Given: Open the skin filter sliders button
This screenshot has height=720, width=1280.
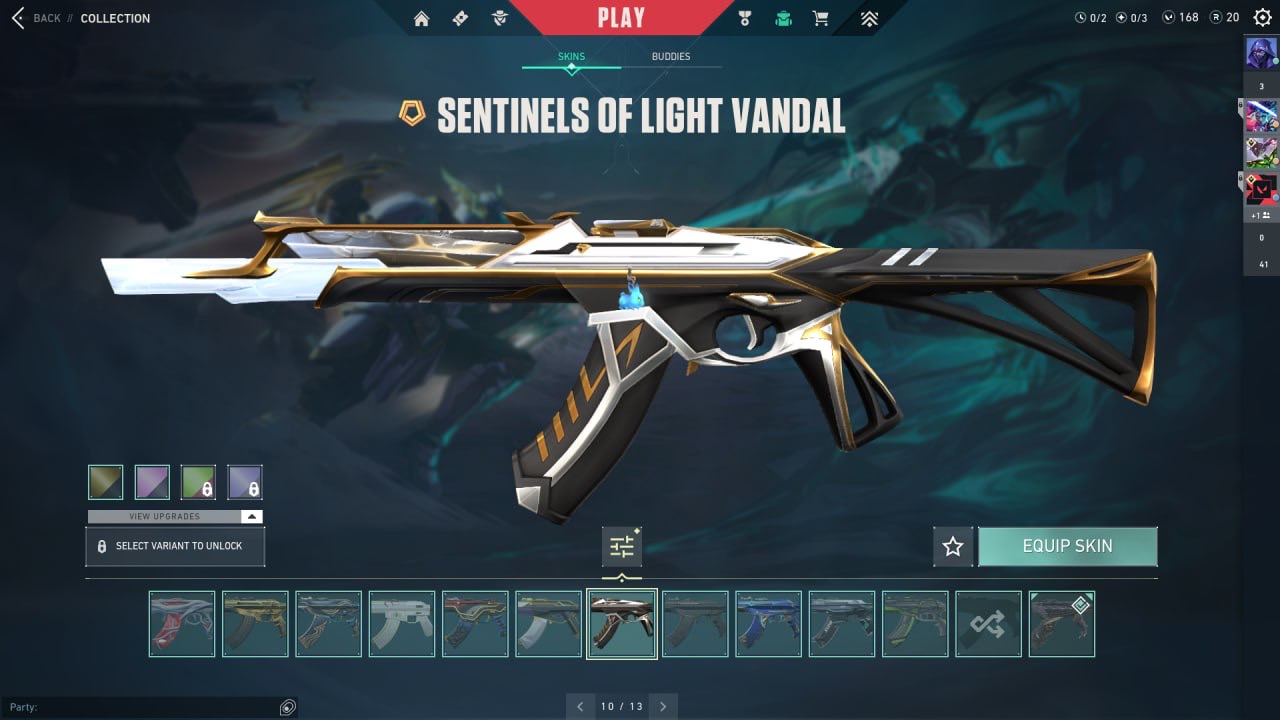Looking at the screenshot, I should 622,547.
